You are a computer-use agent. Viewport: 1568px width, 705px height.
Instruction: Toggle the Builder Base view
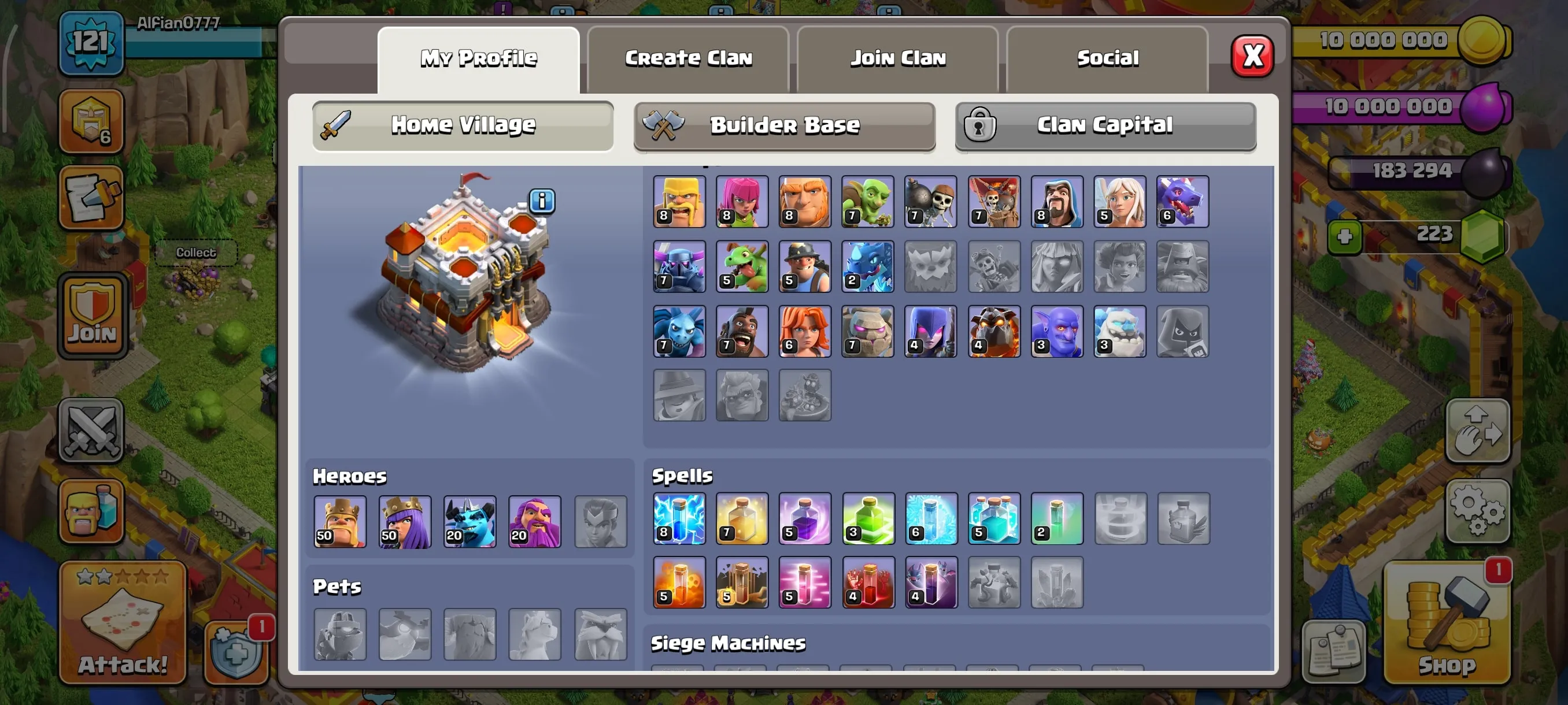(784, 126)
